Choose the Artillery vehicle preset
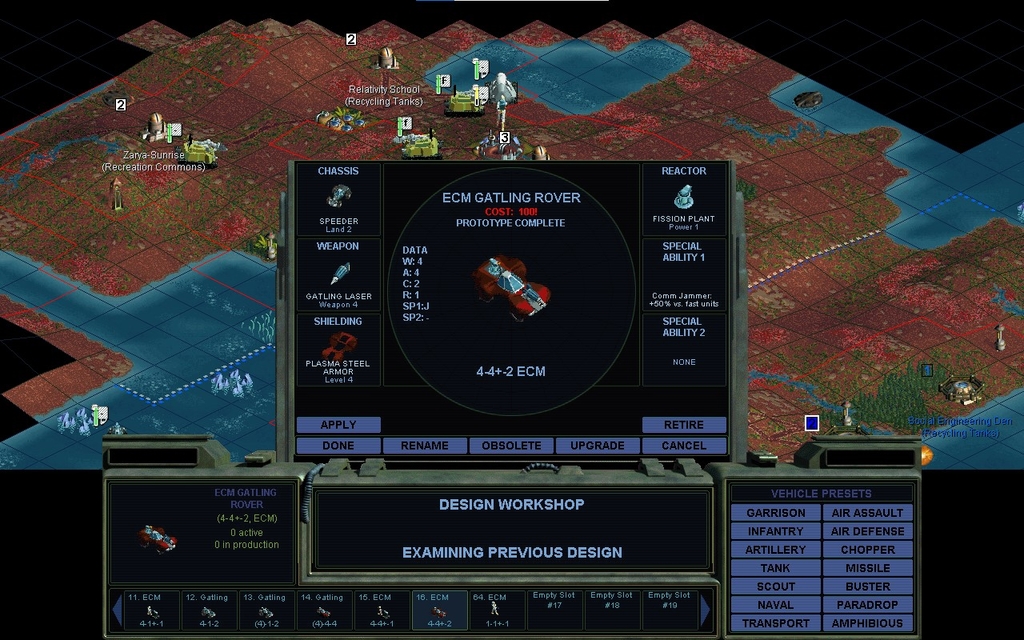Image resolution: width=1024 pixels, height=640 pixels. click(775, 550)
